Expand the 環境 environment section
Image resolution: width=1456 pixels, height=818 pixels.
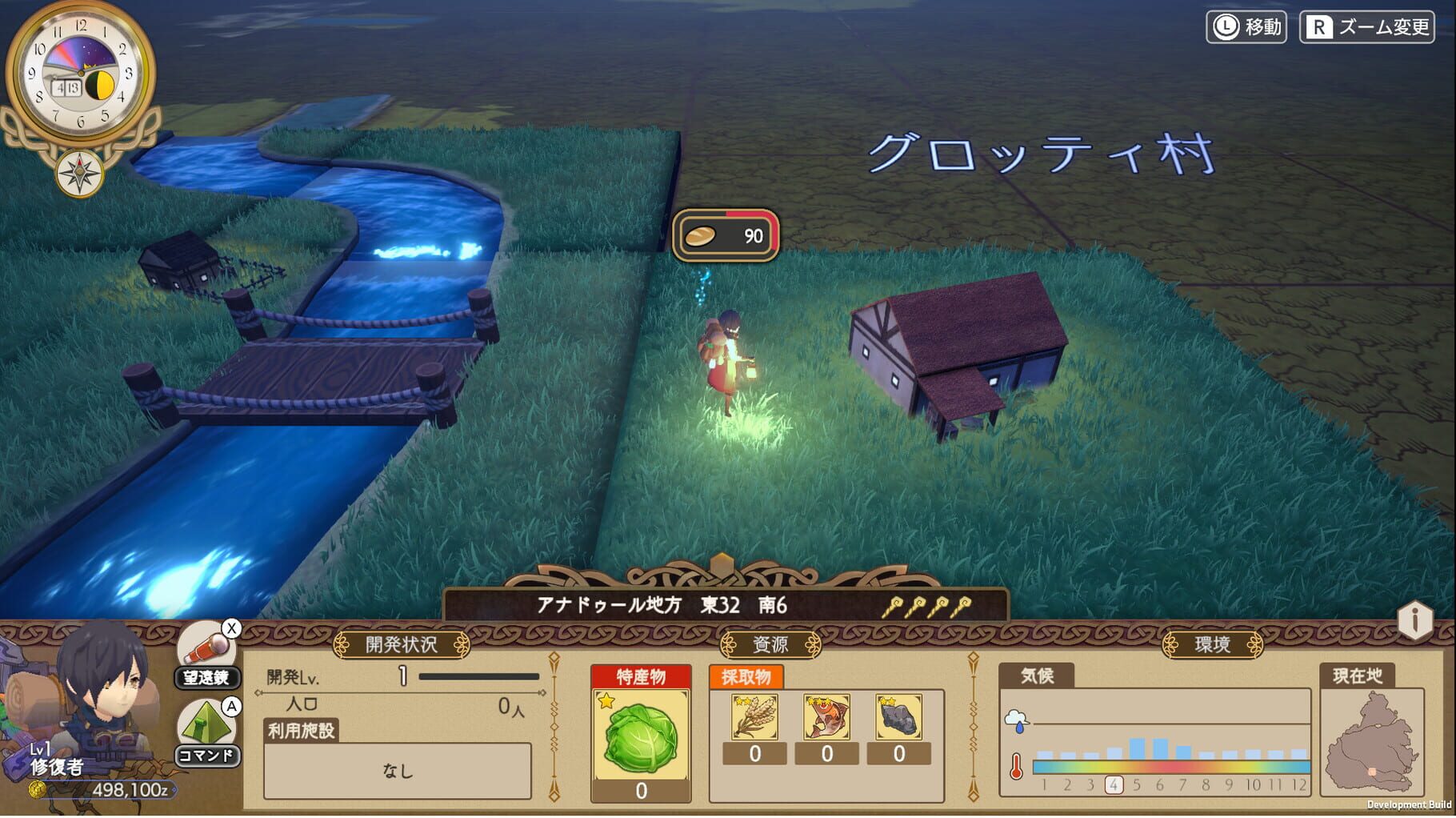pyautogui.click(x=1213, y=643)
